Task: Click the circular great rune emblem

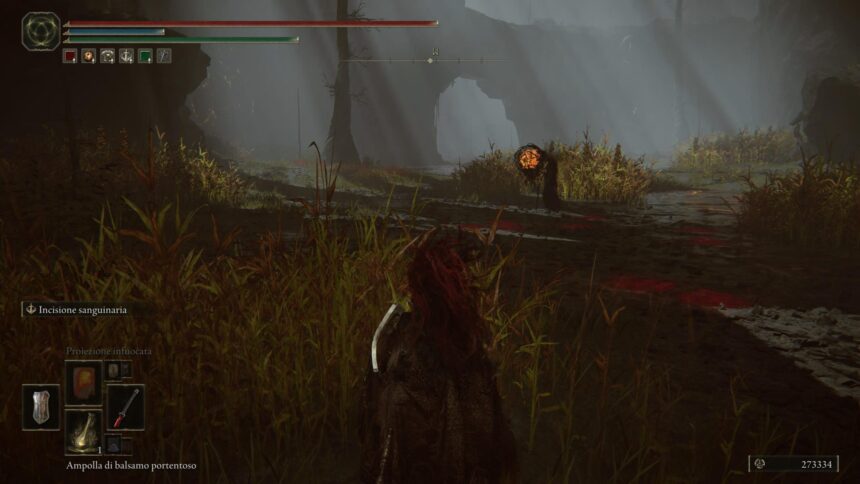Action: (x=41, y=31)
